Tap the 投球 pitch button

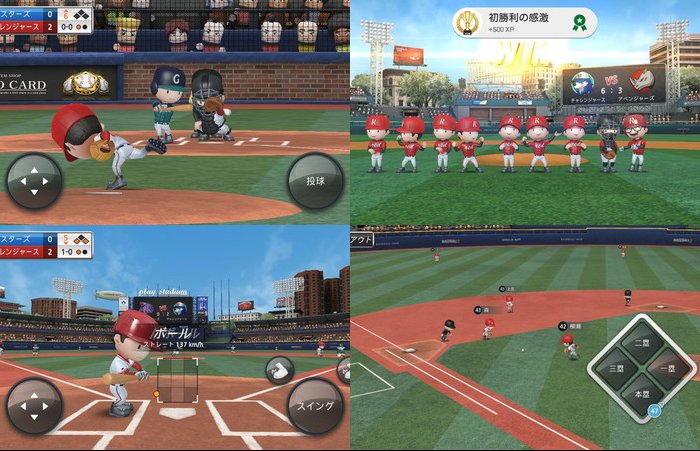pos(316,181)
